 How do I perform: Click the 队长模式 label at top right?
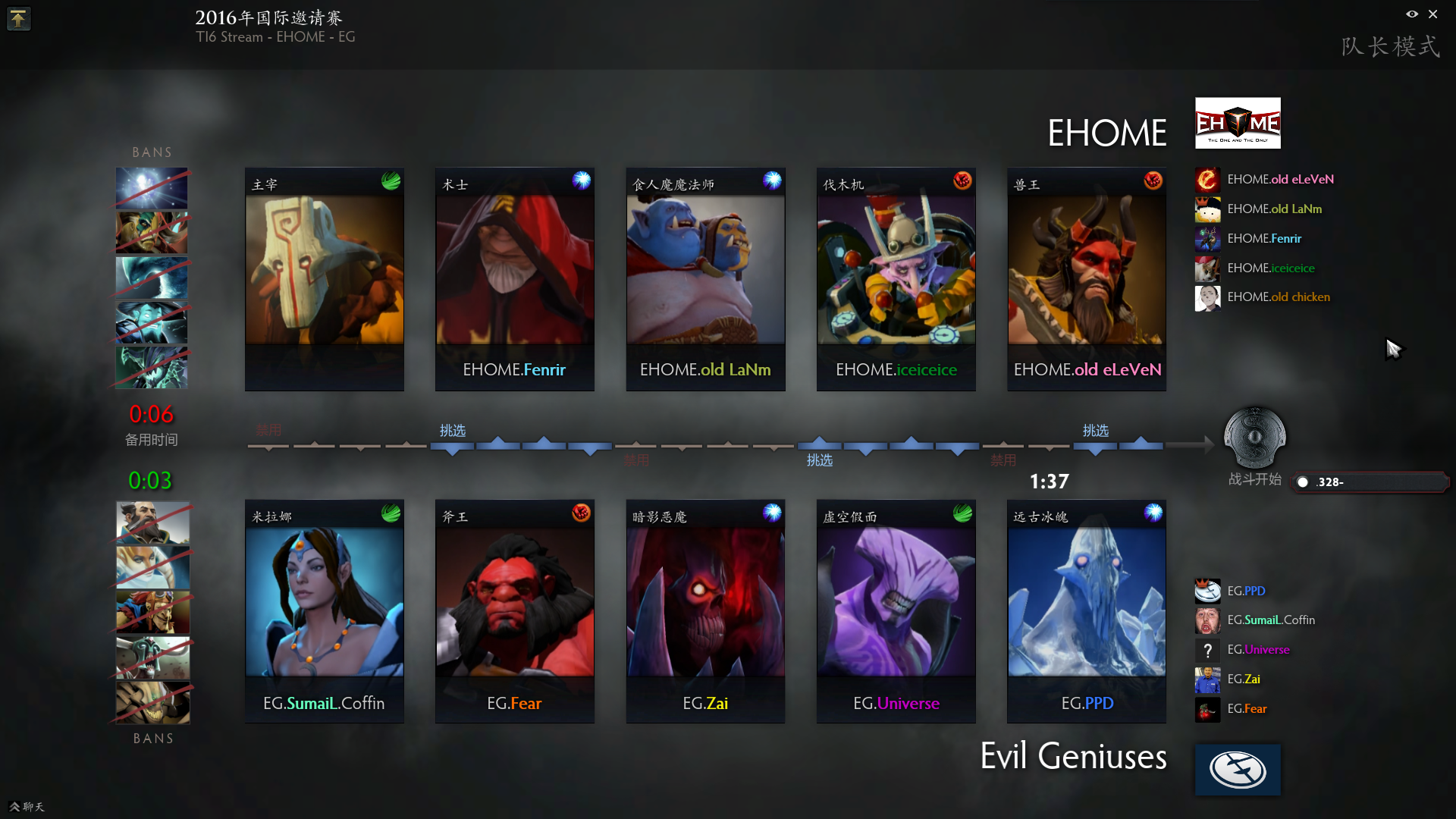click(x=1390, y=45)
